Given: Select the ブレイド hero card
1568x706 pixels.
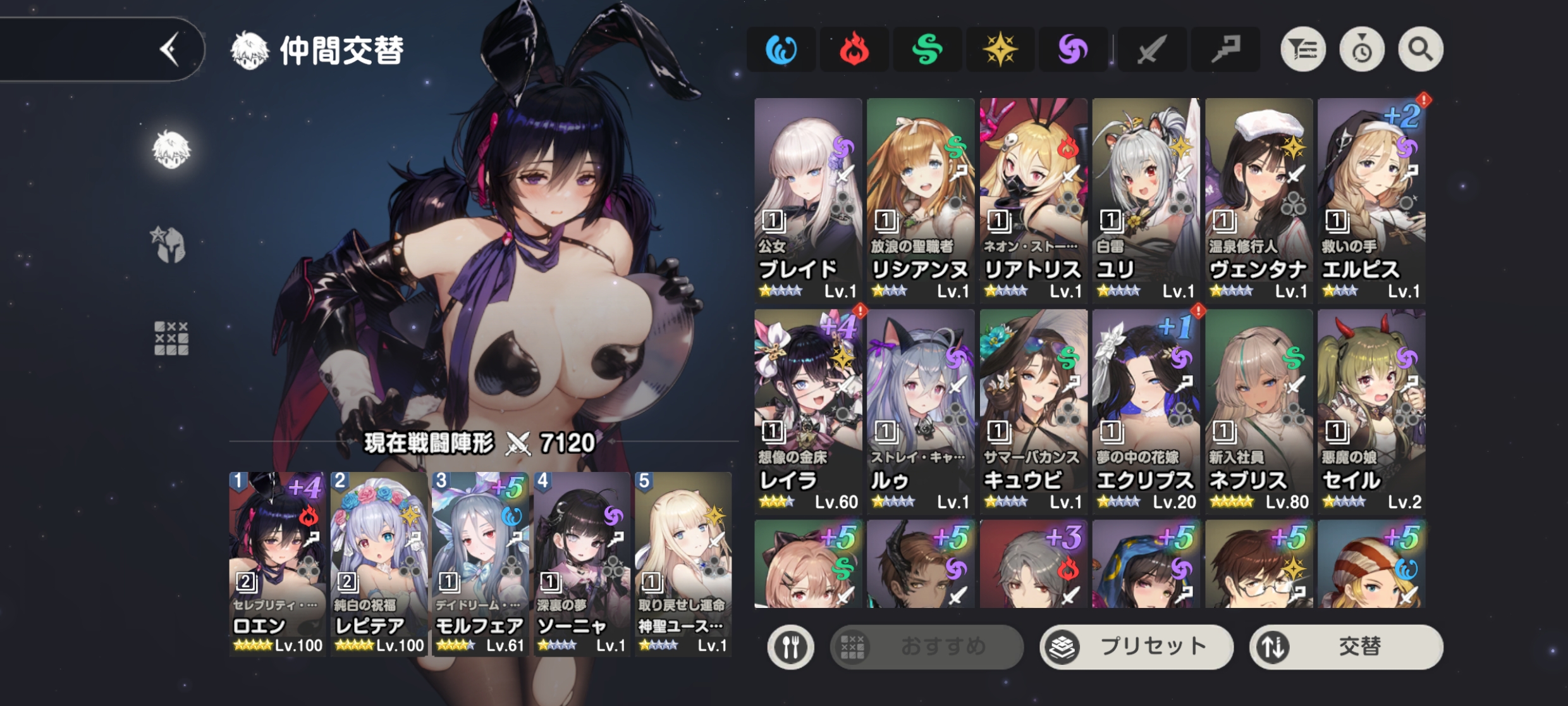Looking at the screenshot, I should (808, 199).
